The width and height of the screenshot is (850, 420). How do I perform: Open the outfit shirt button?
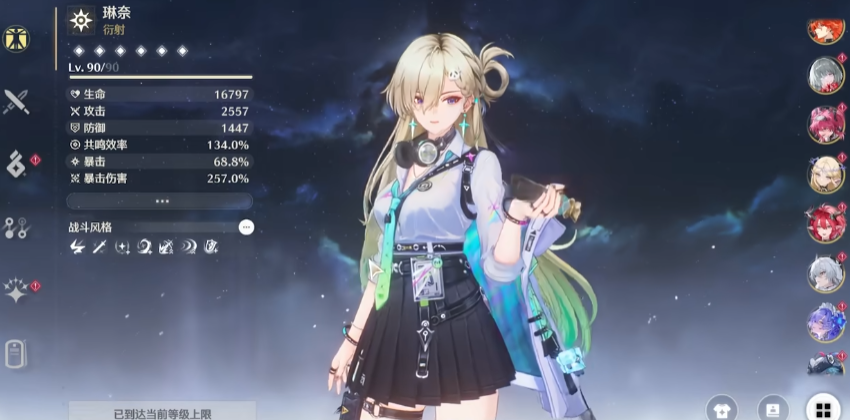(720, 409)
